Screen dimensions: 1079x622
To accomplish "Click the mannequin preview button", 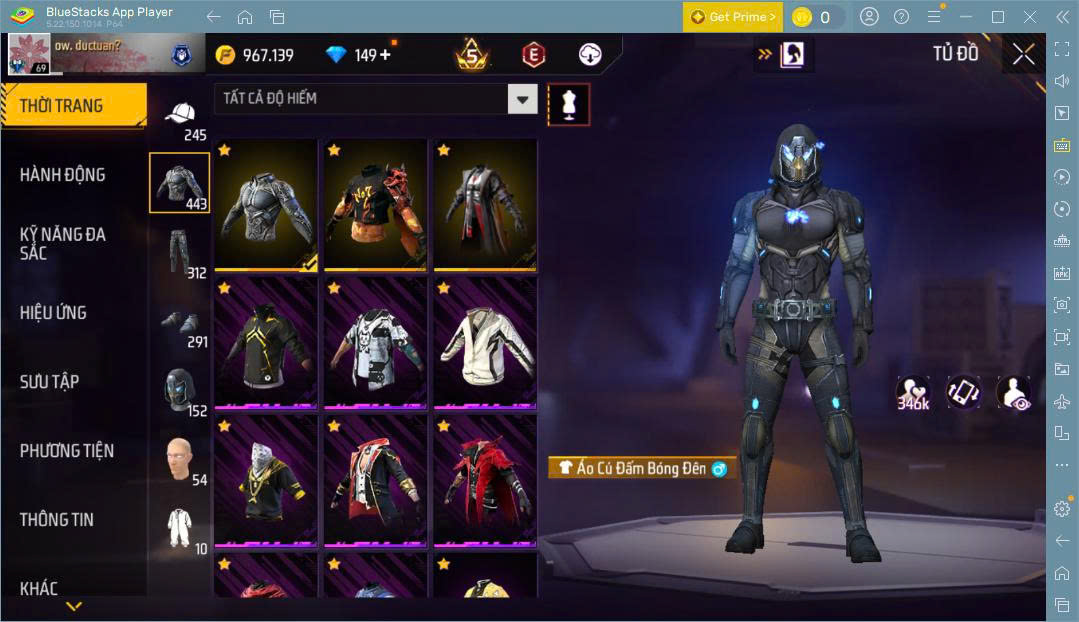I will point(569,104).
